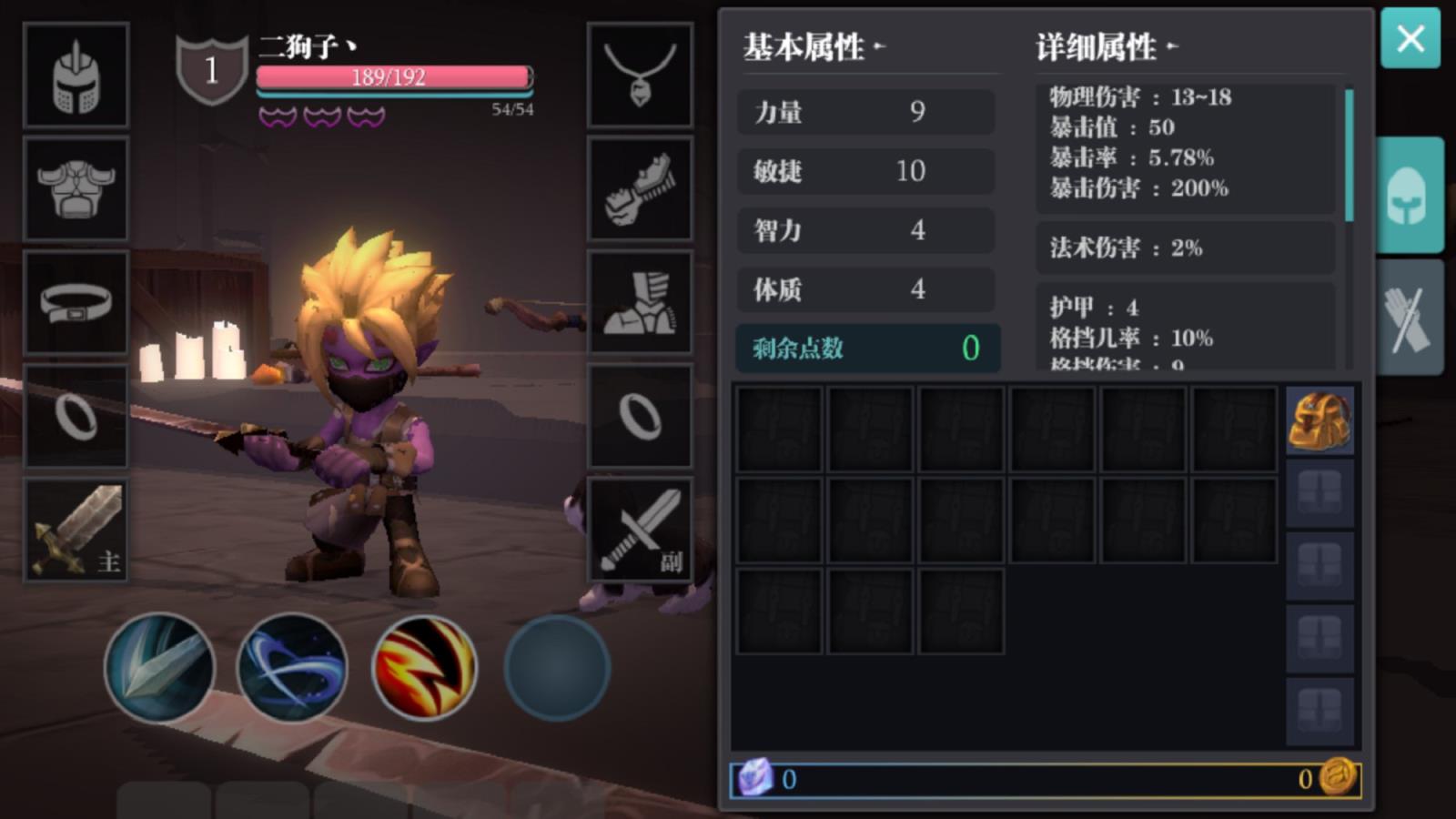
Task: Select the helmet equipment slot
Action: 76,75
